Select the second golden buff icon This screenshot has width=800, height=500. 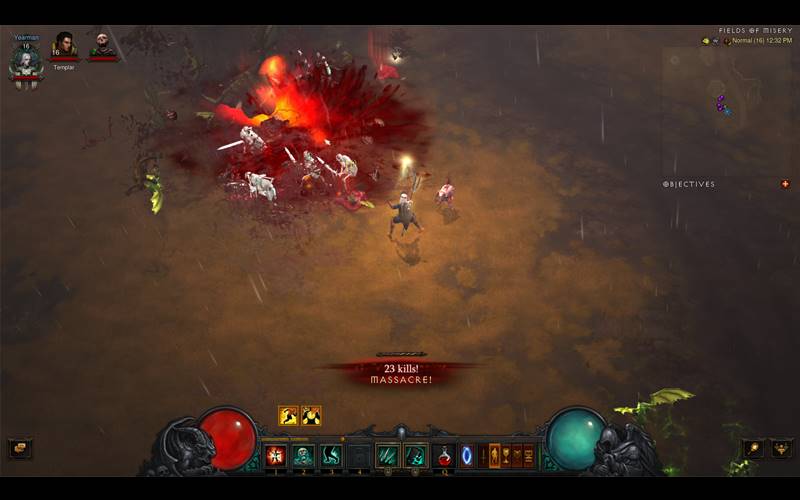click(x=311, y=415)
